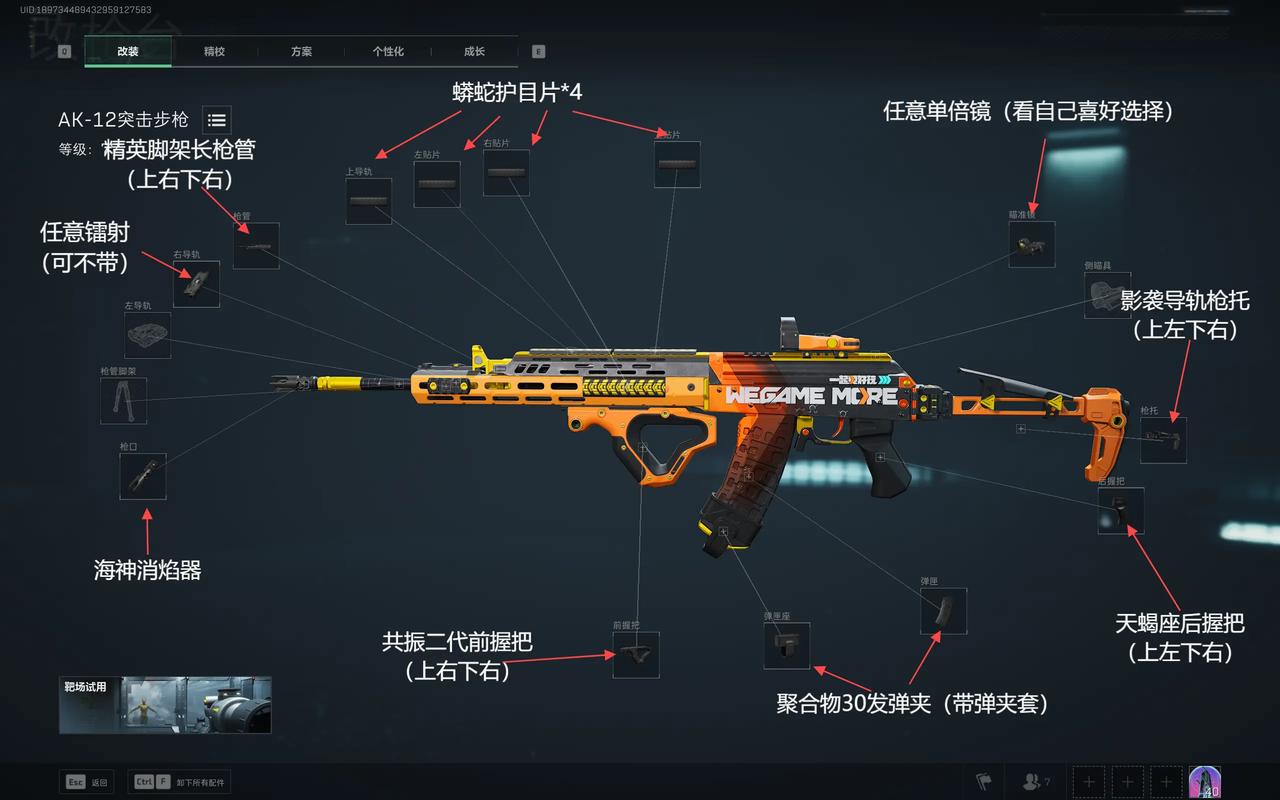Viewport: 1280px width, 800px height.
Task: Select the 后握把 rear grip slot
Action: click(1124, 512)
